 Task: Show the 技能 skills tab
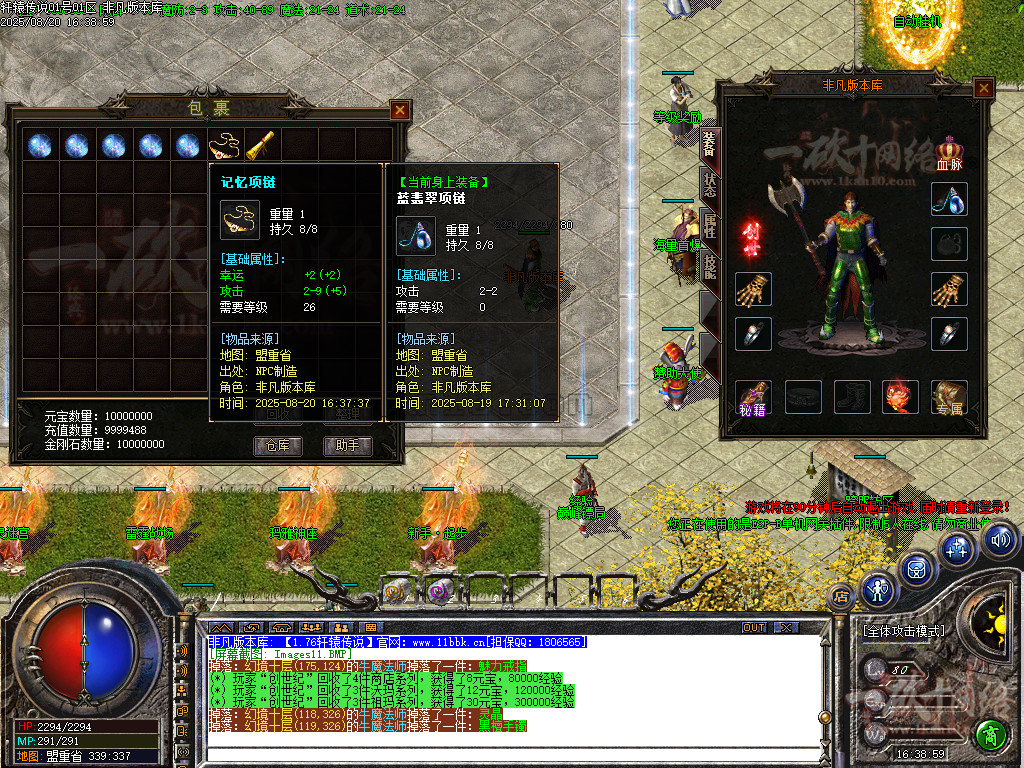tap(709, 265)
